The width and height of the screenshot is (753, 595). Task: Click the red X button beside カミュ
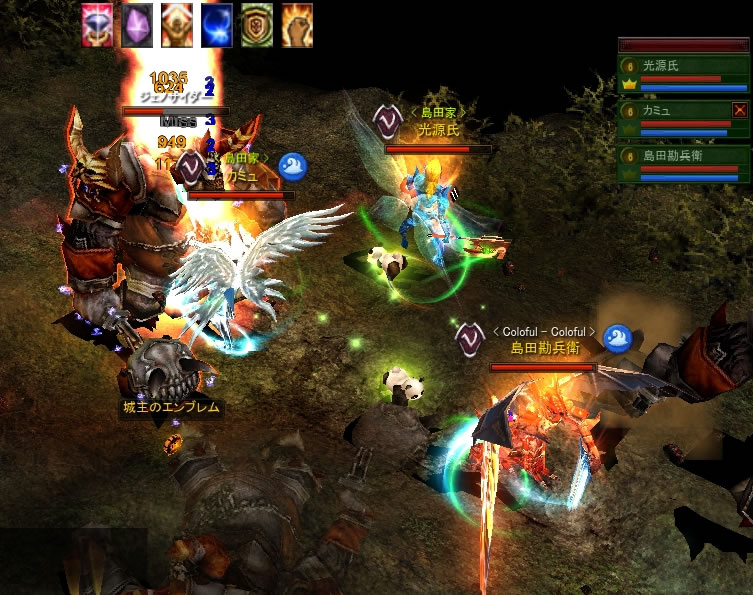click(740, 110)
